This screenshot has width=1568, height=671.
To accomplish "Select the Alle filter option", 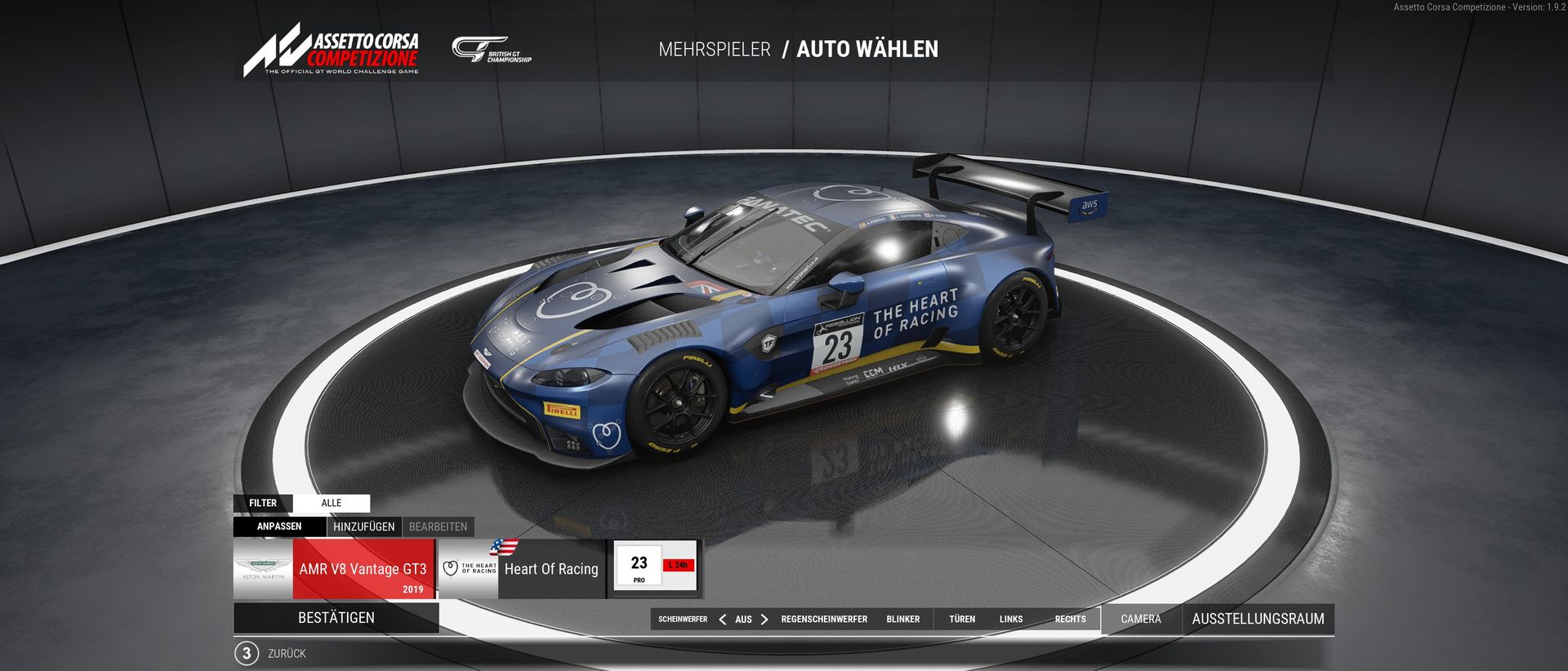I will click(x=331, y=503).
